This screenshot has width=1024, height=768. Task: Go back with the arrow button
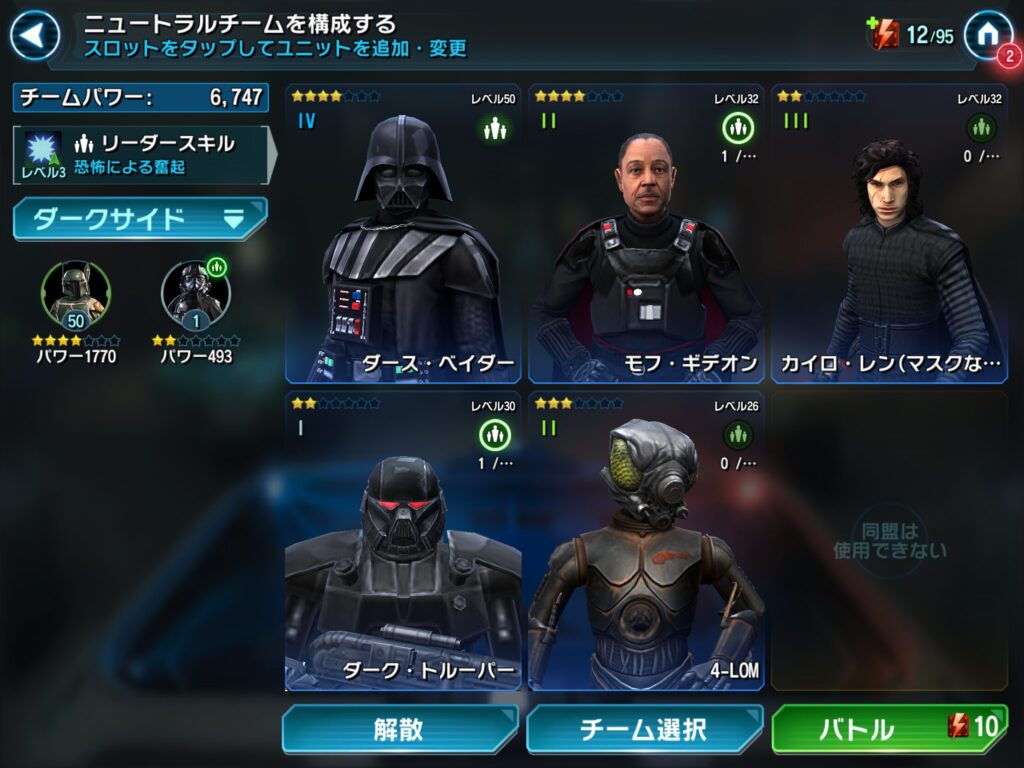click(x=35, y=37)
